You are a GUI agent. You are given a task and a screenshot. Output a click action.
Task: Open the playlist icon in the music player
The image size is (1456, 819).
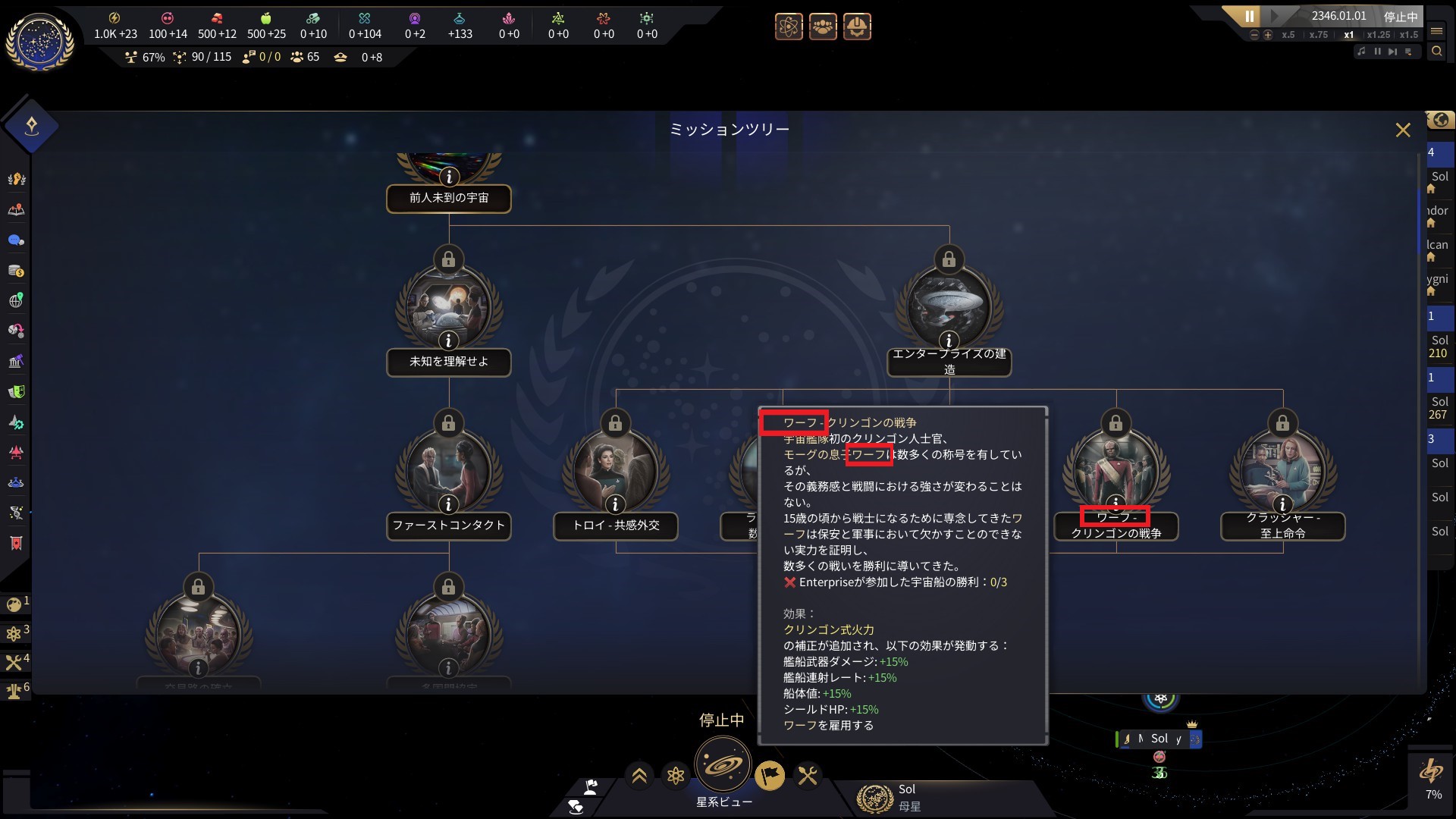(x=1409, y=52)
